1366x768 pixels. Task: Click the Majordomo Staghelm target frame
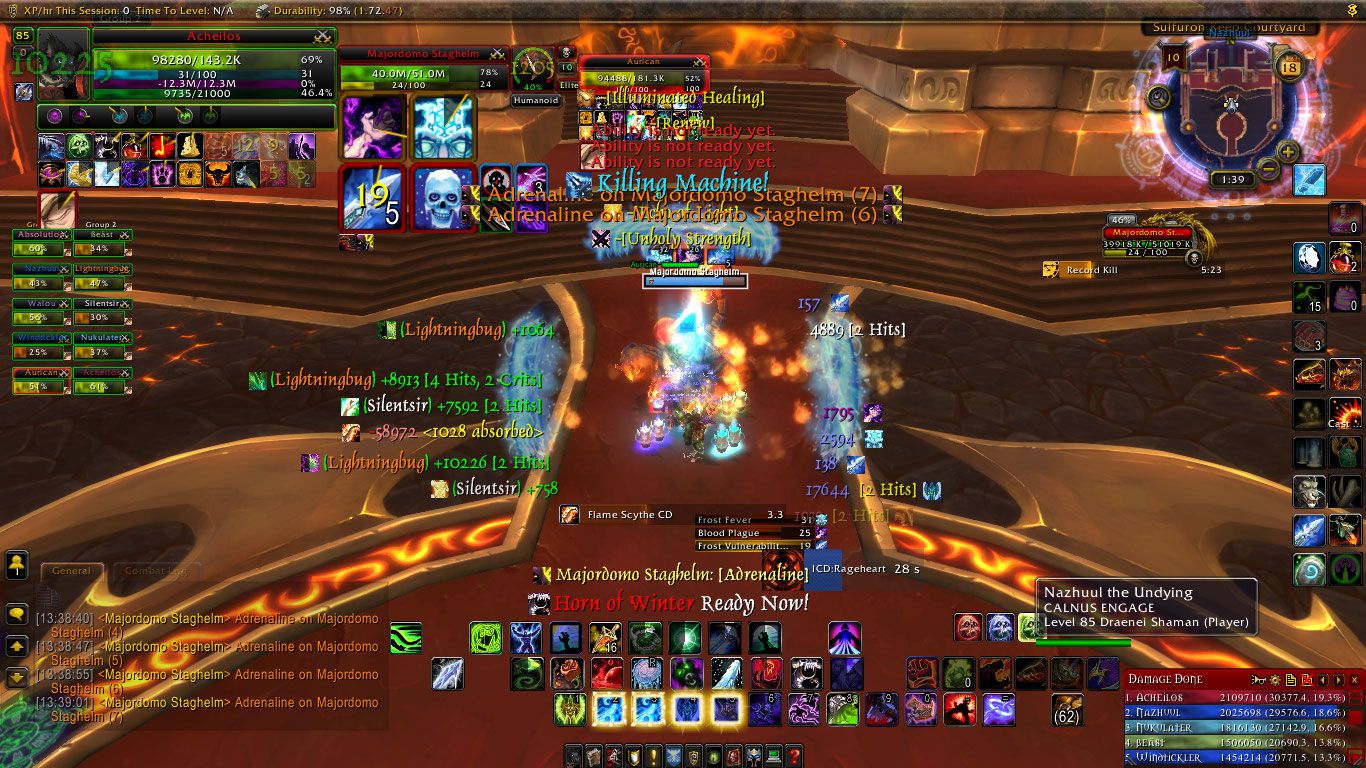pyautogui.click(x=423, y=68)
